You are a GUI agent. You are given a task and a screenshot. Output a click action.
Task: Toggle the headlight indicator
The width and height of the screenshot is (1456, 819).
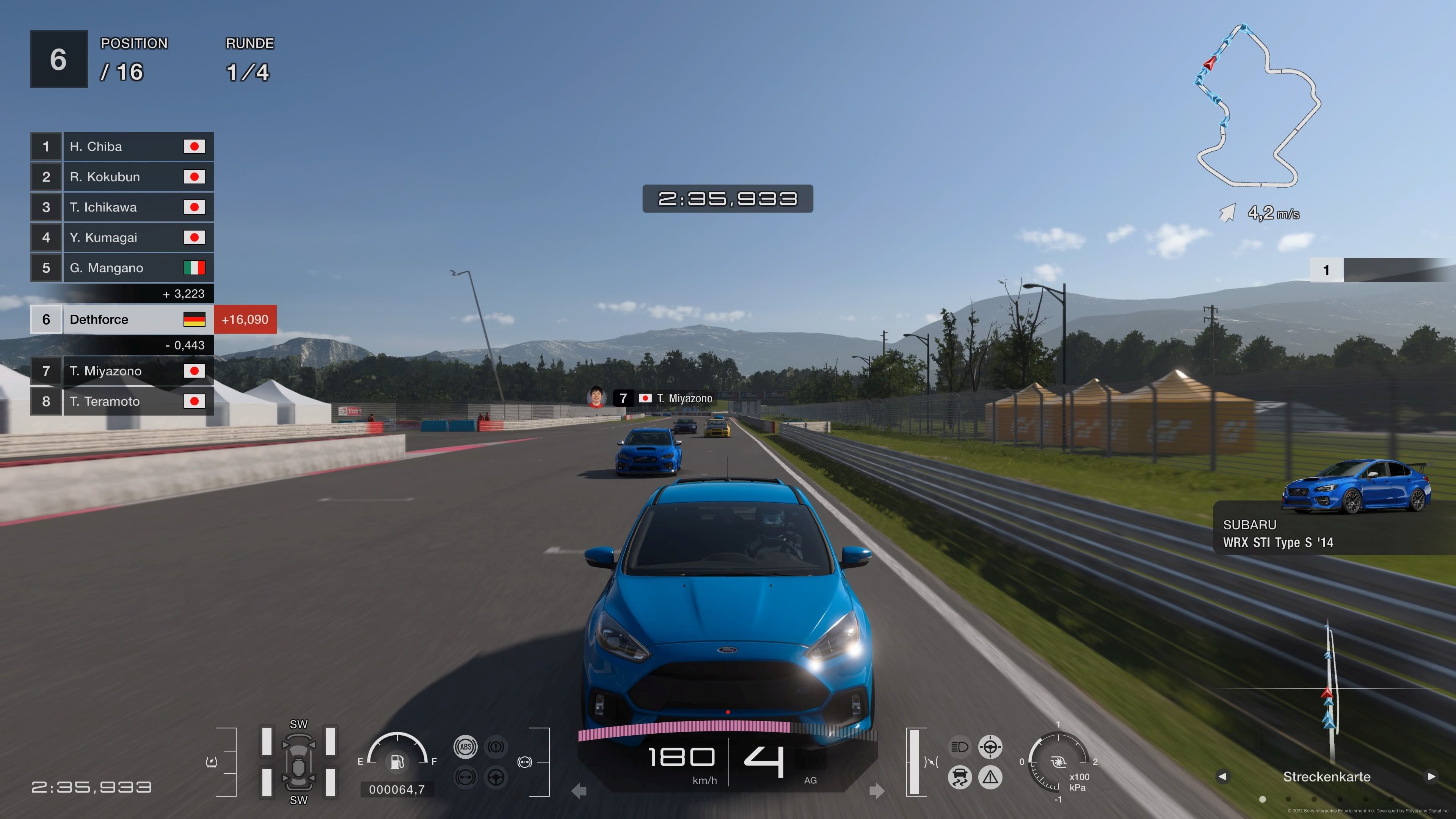(960, 748)
